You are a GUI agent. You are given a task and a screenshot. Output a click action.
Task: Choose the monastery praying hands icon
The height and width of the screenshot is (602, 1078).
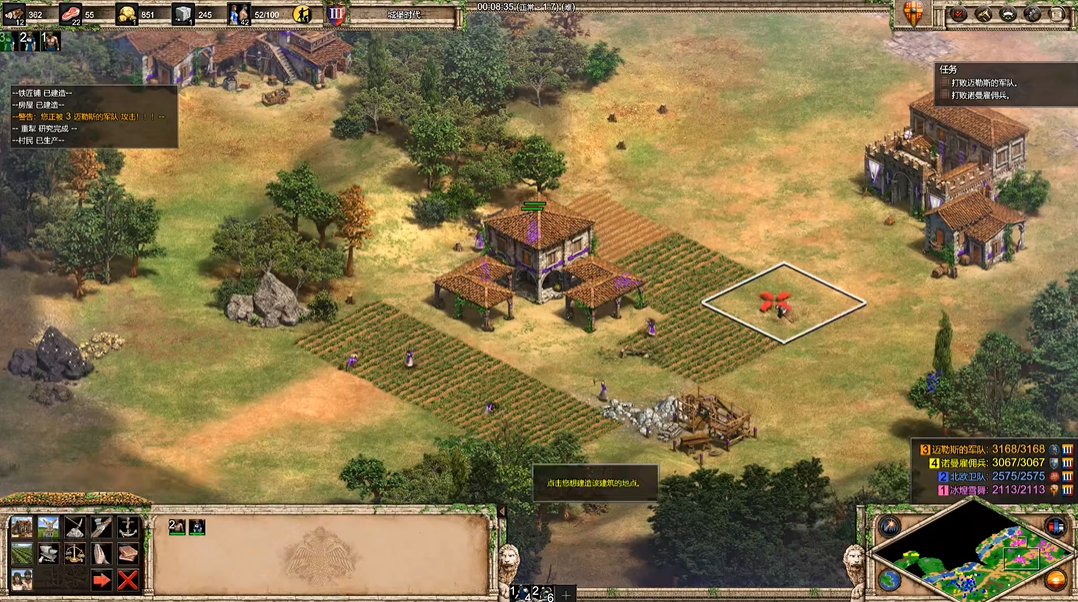101,553
